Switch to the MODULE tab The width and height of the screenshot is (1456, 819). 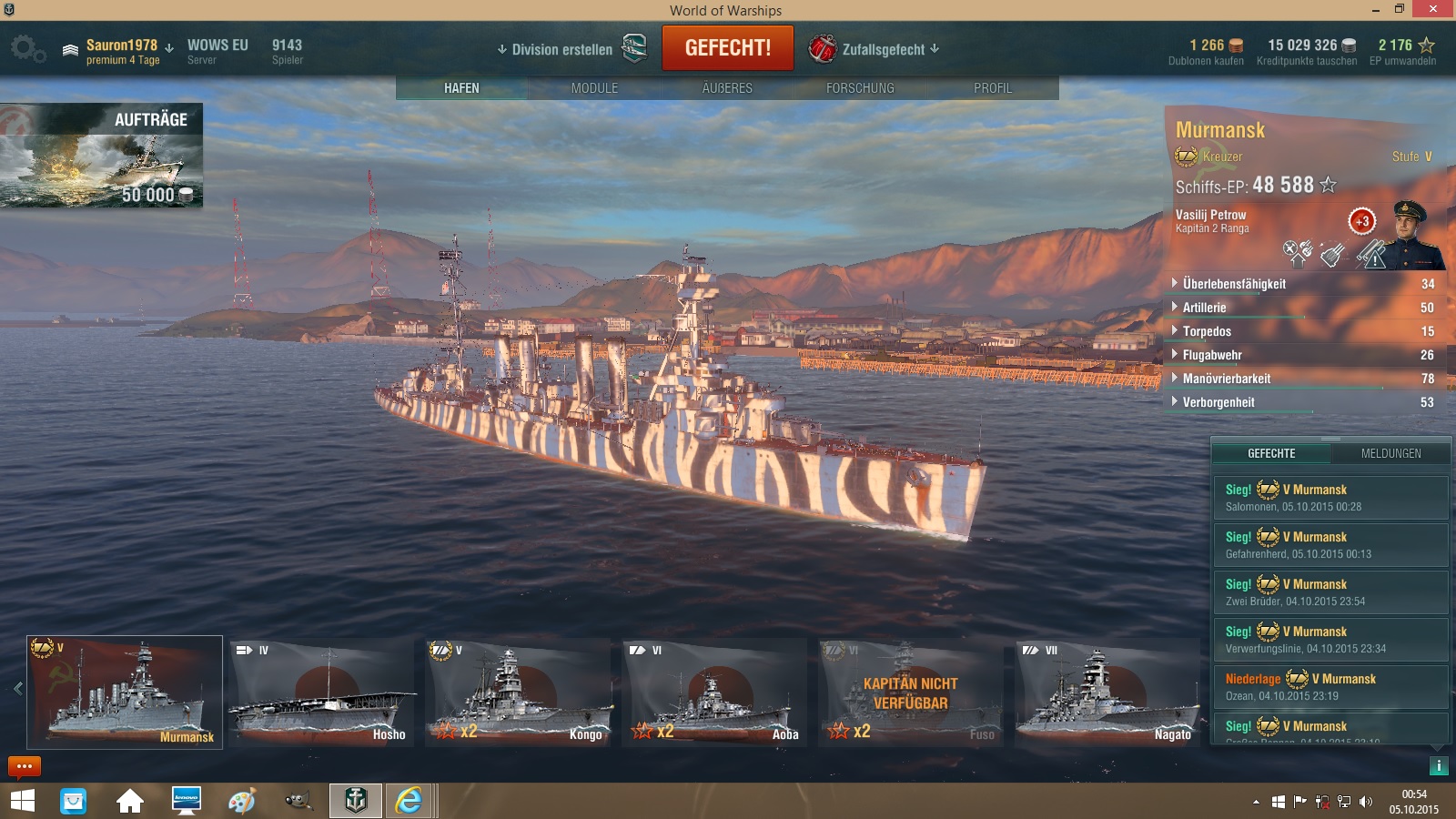[x=593, y=88]
